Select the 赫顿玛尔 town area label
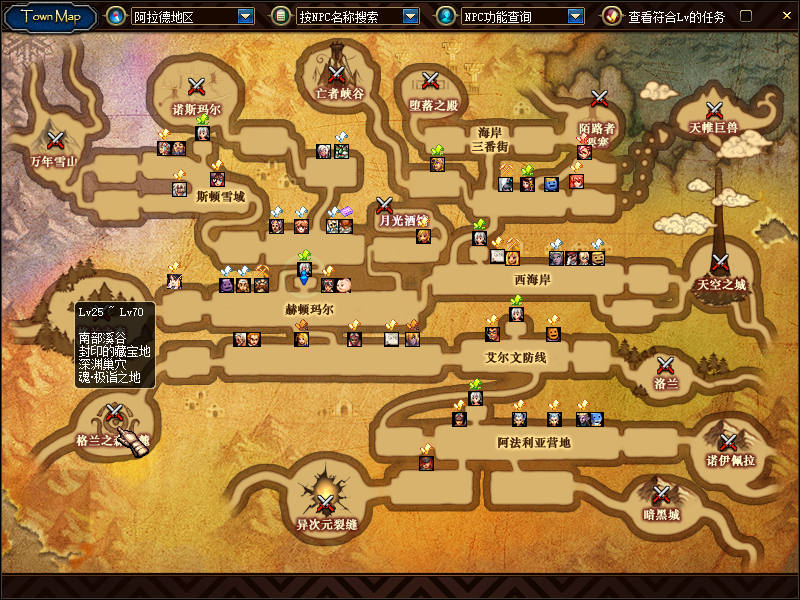The width and height of the screenshot is (800, 600). tap(309, 310)
